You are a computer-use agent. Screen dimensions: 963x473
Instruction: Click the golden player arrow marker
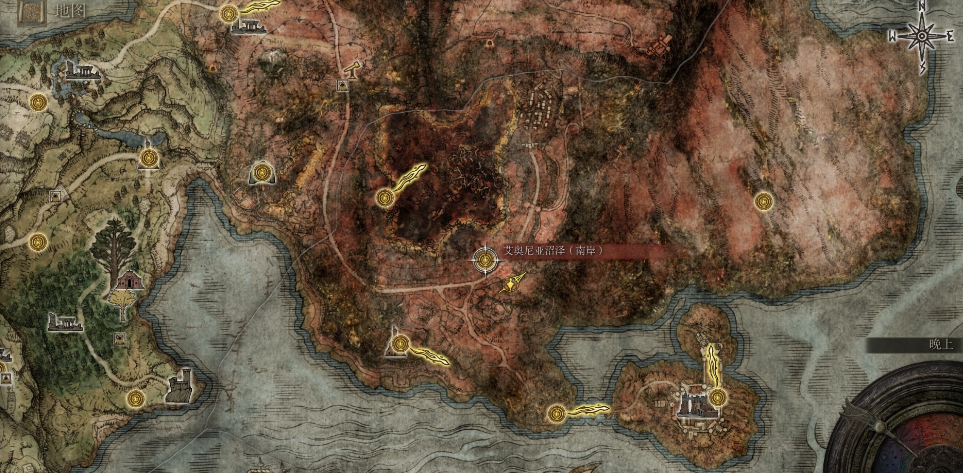[512, 285]
